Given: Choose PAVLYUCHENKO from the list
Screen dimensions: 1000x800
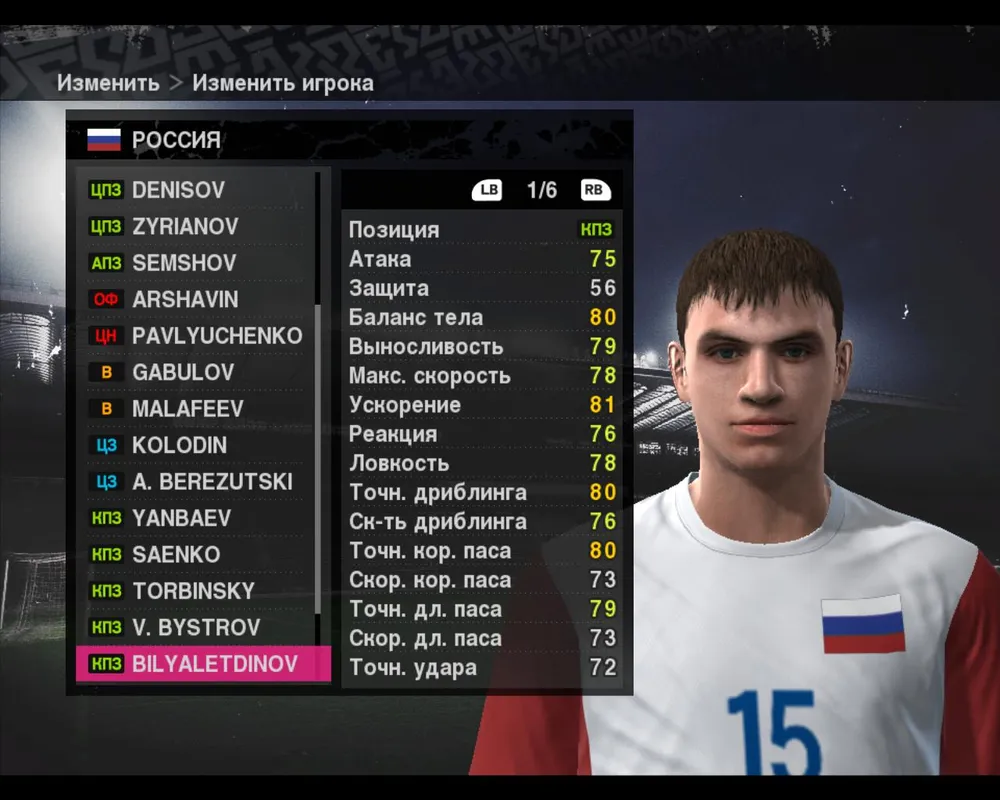Looking at the screenshot, I should pyautogui.click(x=200, y=336).
